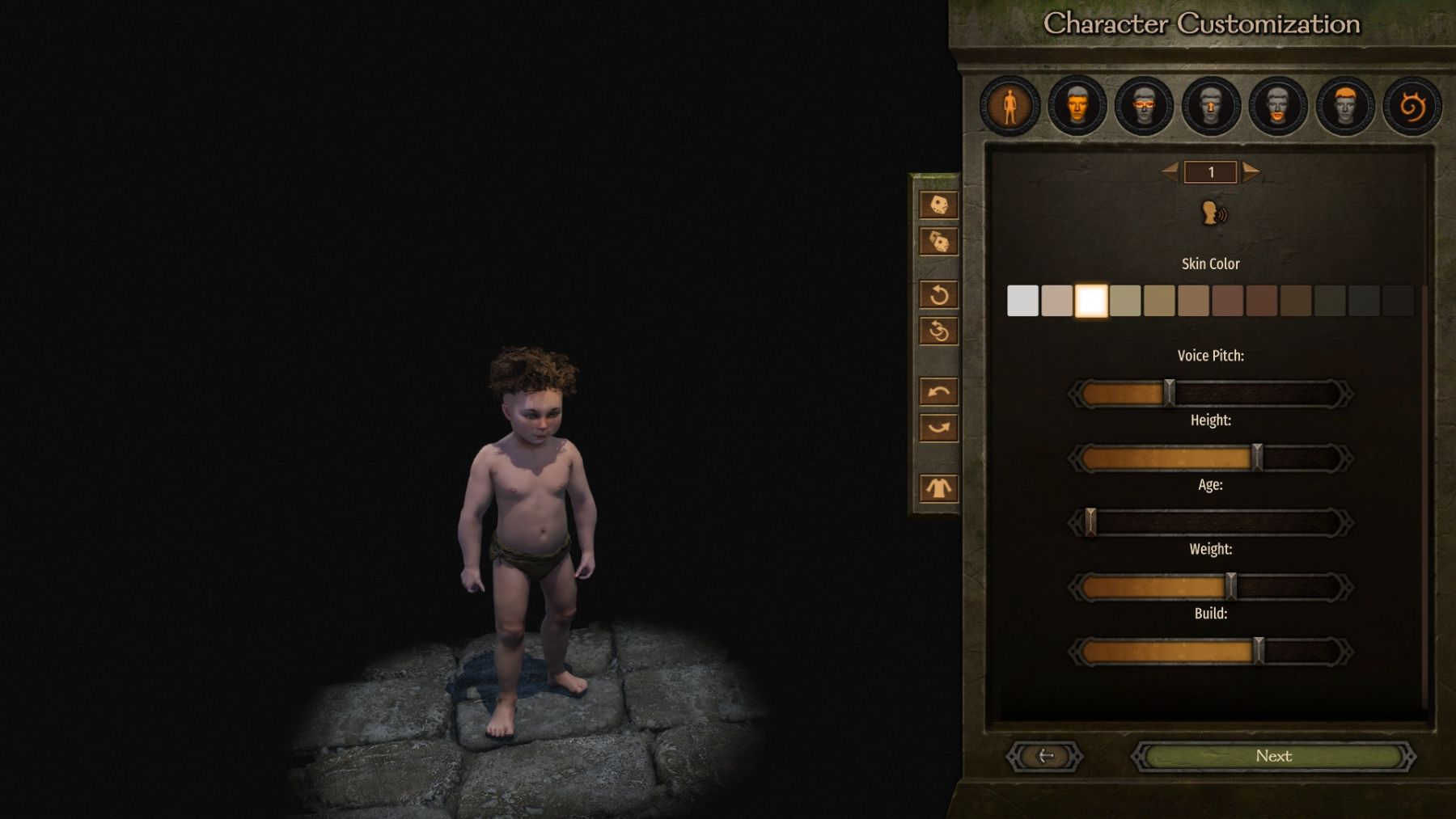Undo the last change with the curved arrow
The width and height of the screenshot is (1456, 819).
click(938, 392)
